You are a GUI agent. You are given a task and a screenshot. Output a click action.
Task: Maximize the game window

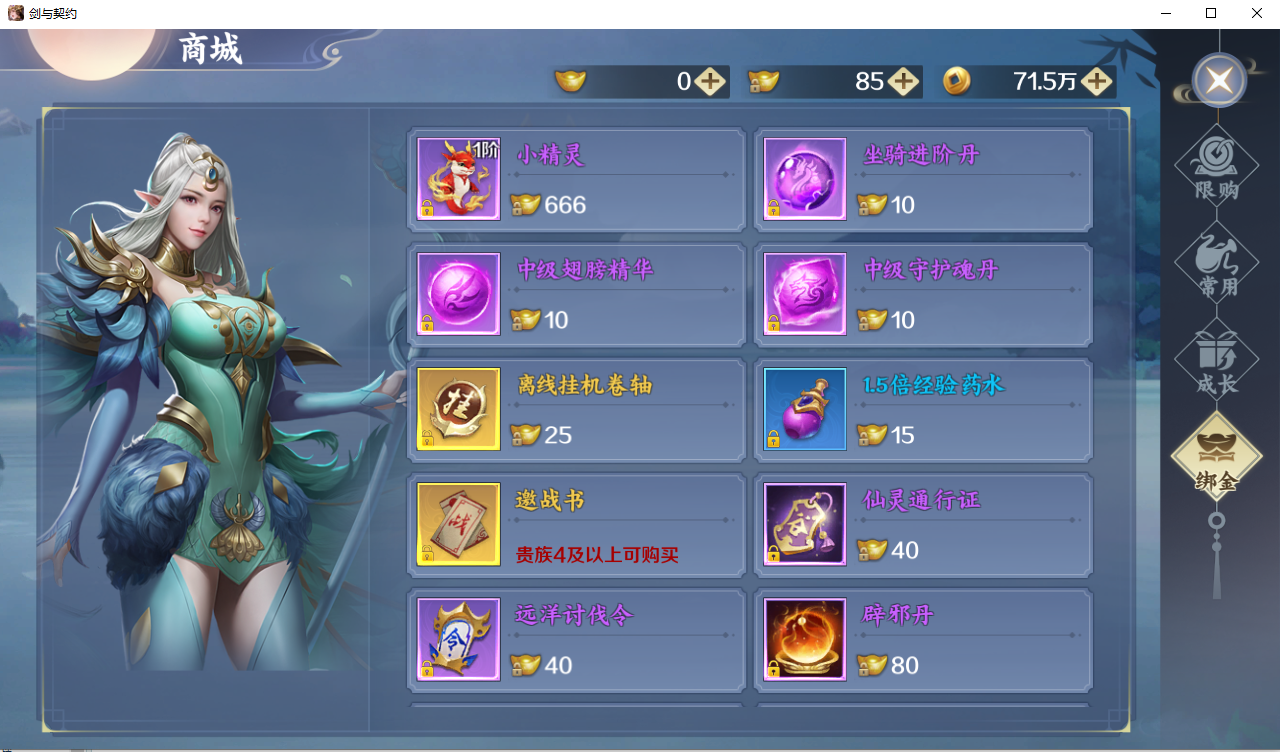pyautogui.click(x=1211, y=14)
